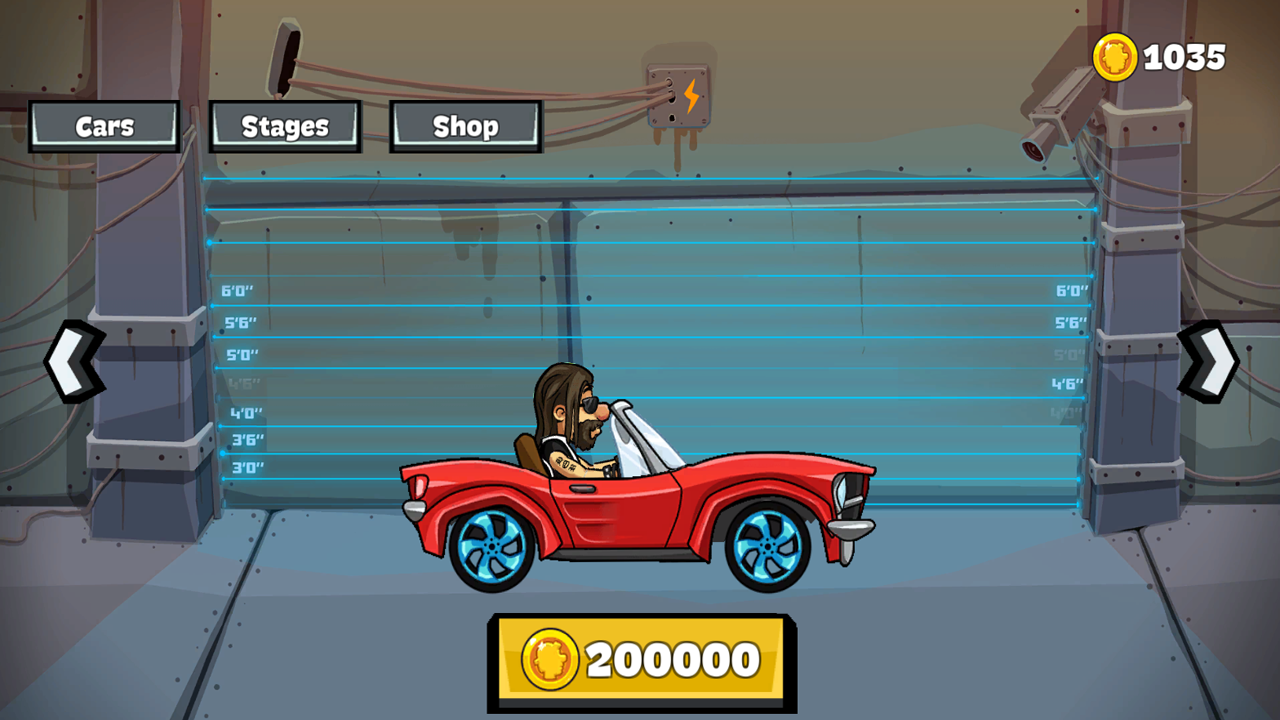Click the right navigation arrow

pos(1209,360)
